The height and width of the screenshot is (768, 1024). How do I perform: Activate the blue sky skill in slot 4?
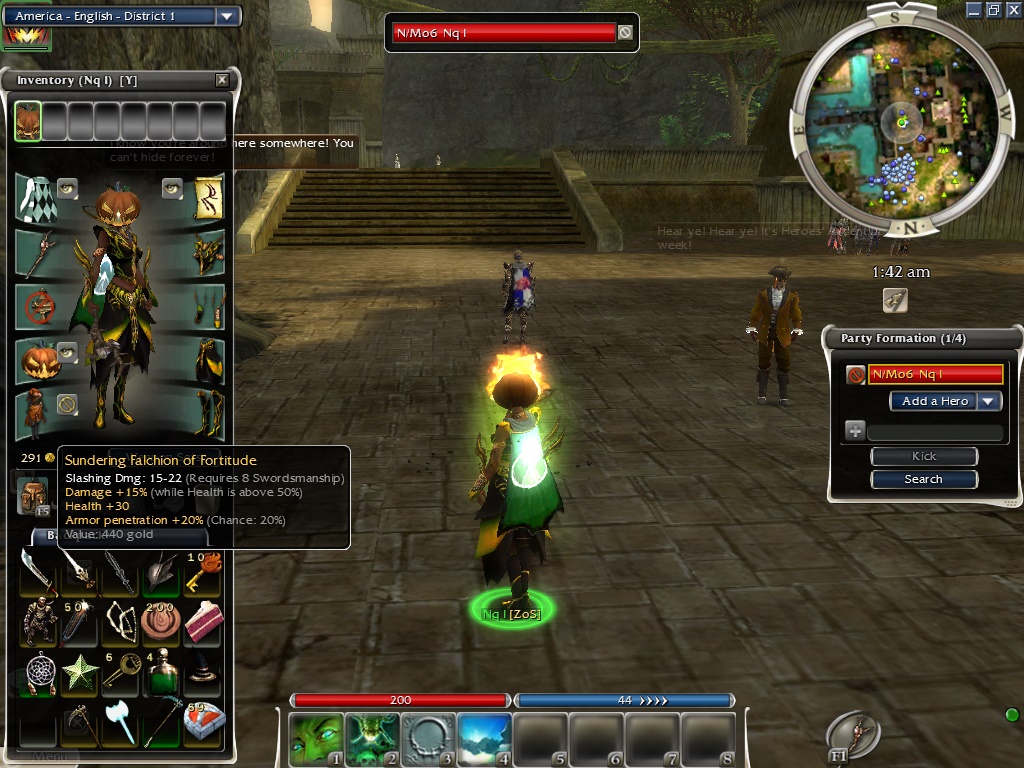click(484, 738)
